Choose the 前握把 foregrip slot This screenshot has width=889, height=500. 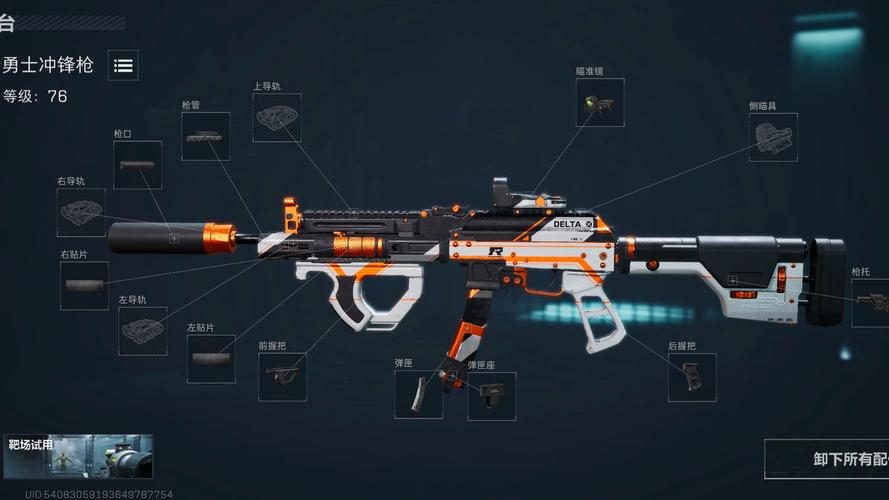pos(282,376)
